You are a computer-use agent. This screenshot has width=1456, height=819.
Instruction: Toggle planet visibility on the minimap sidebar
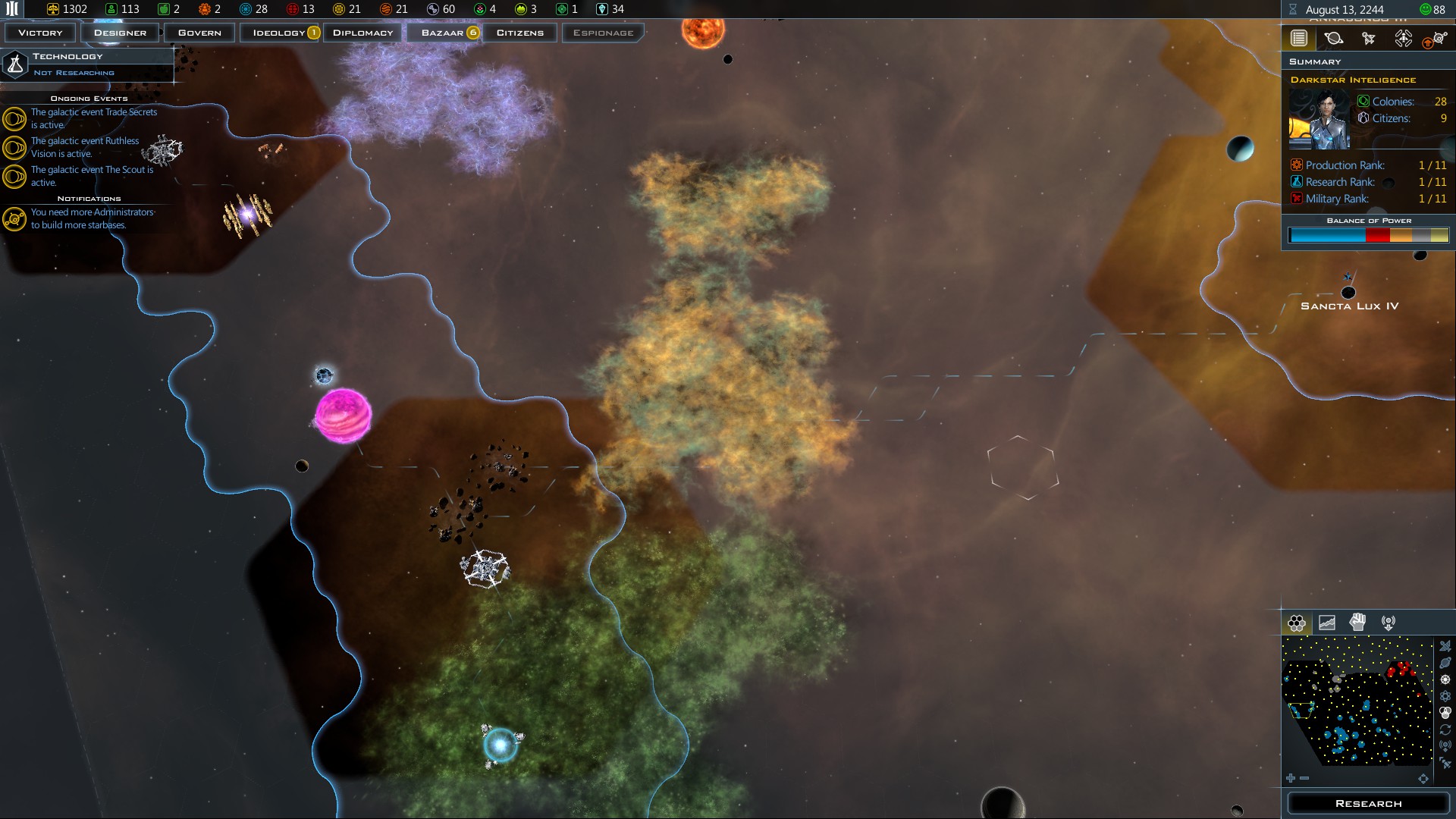1446,662
